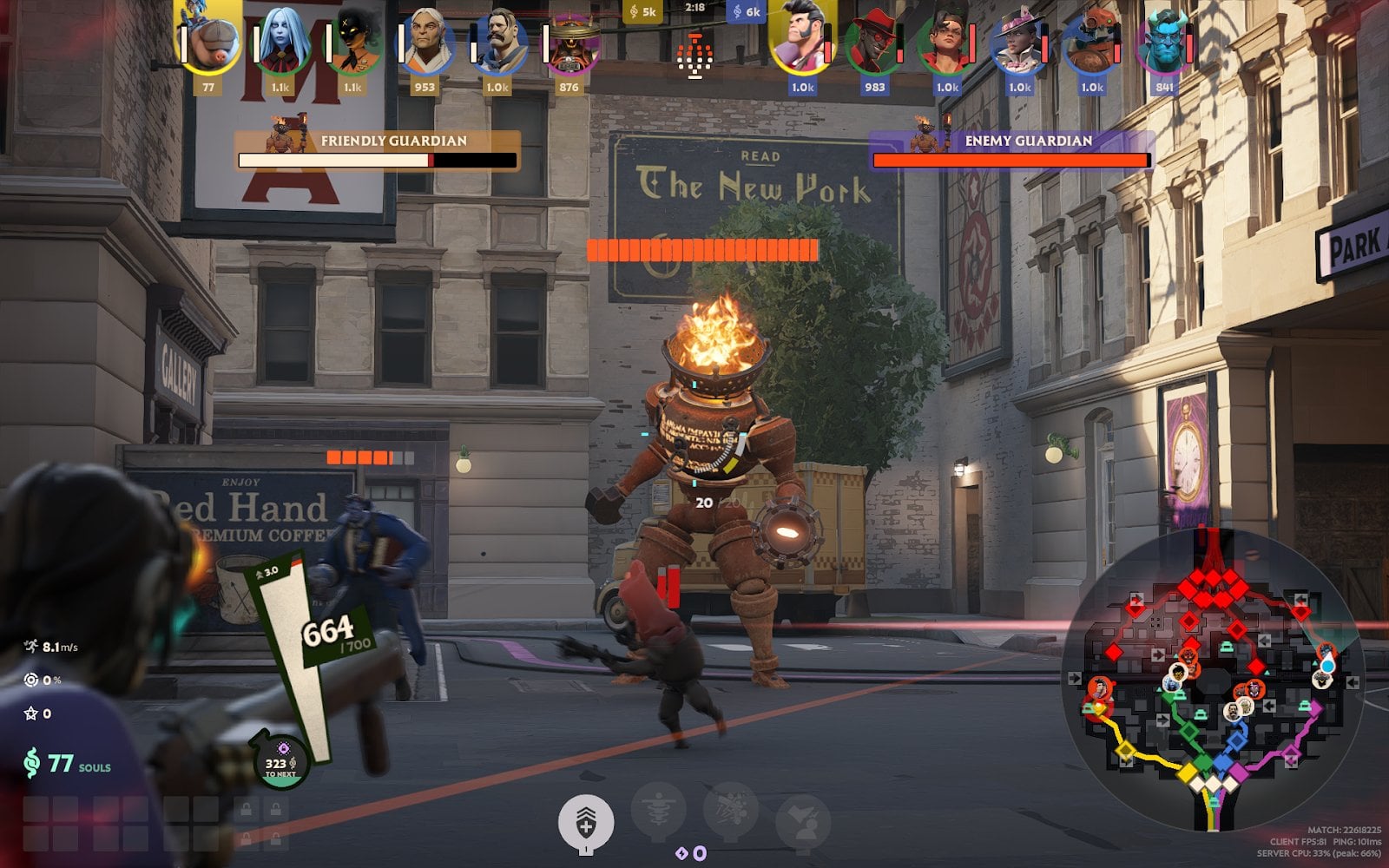
Task: Select the red-hat enemy portrait showing 983
Action: point(875,42)
